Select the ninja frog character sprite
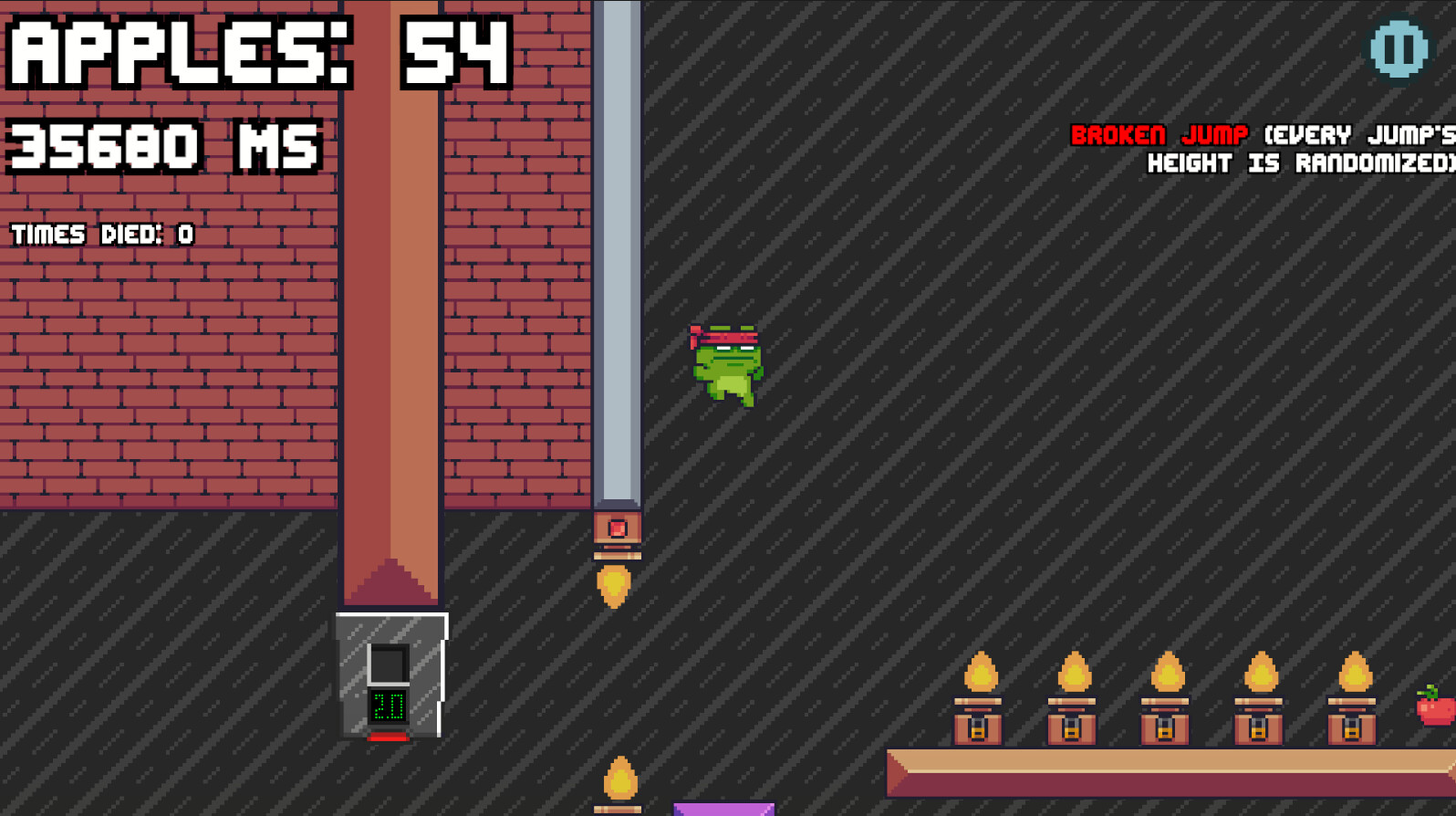This screenshot has width=1456, height=816. tap(725, 365)
